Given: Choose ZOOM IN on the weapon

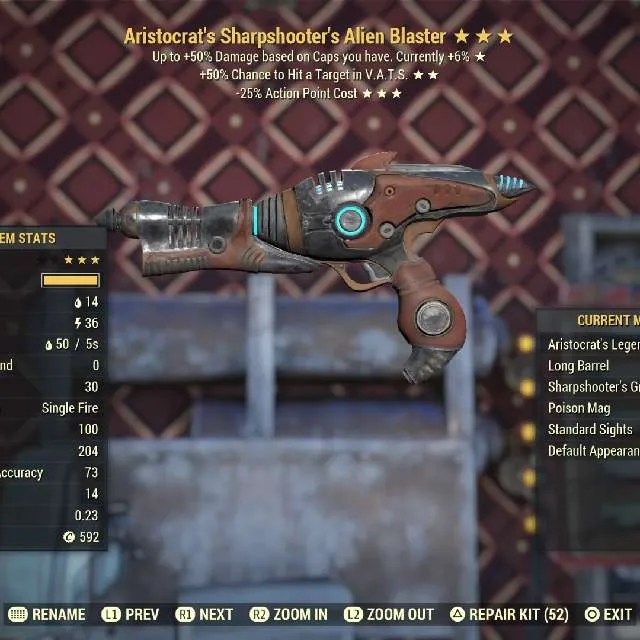Looking at the screenshot, I should point(292,614).
